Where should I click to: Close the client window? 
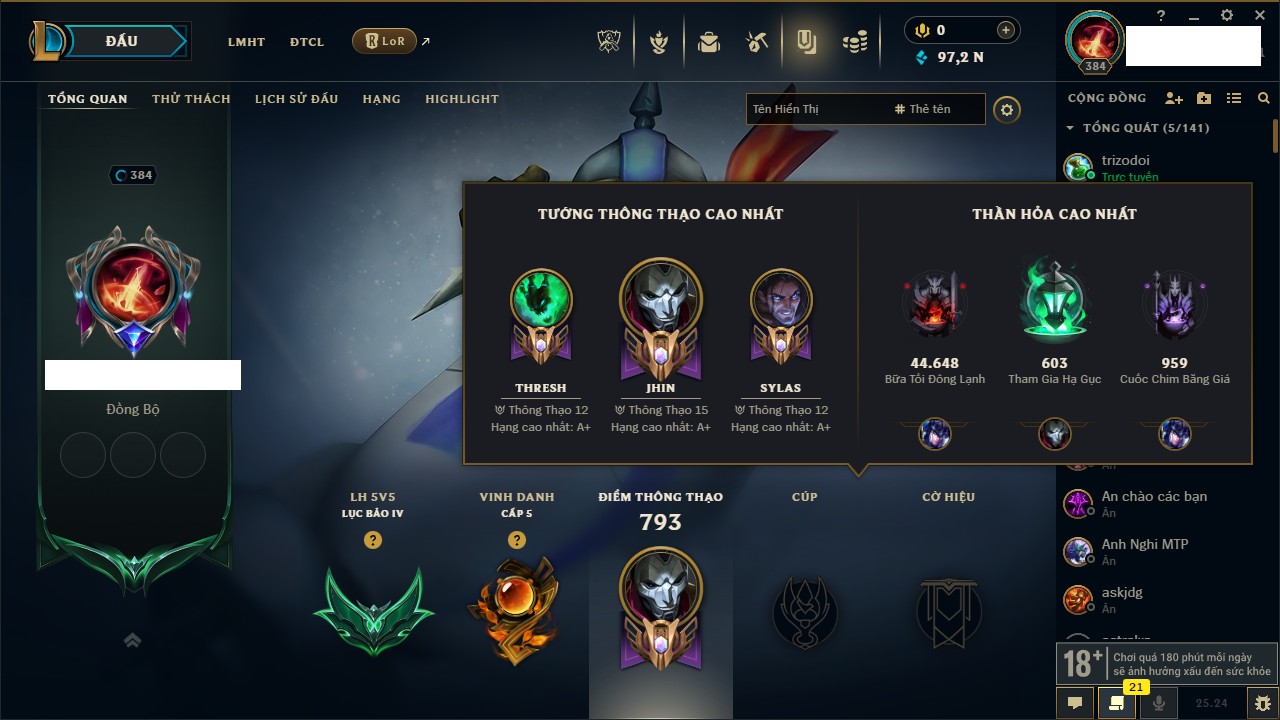tap(1256, 15)
